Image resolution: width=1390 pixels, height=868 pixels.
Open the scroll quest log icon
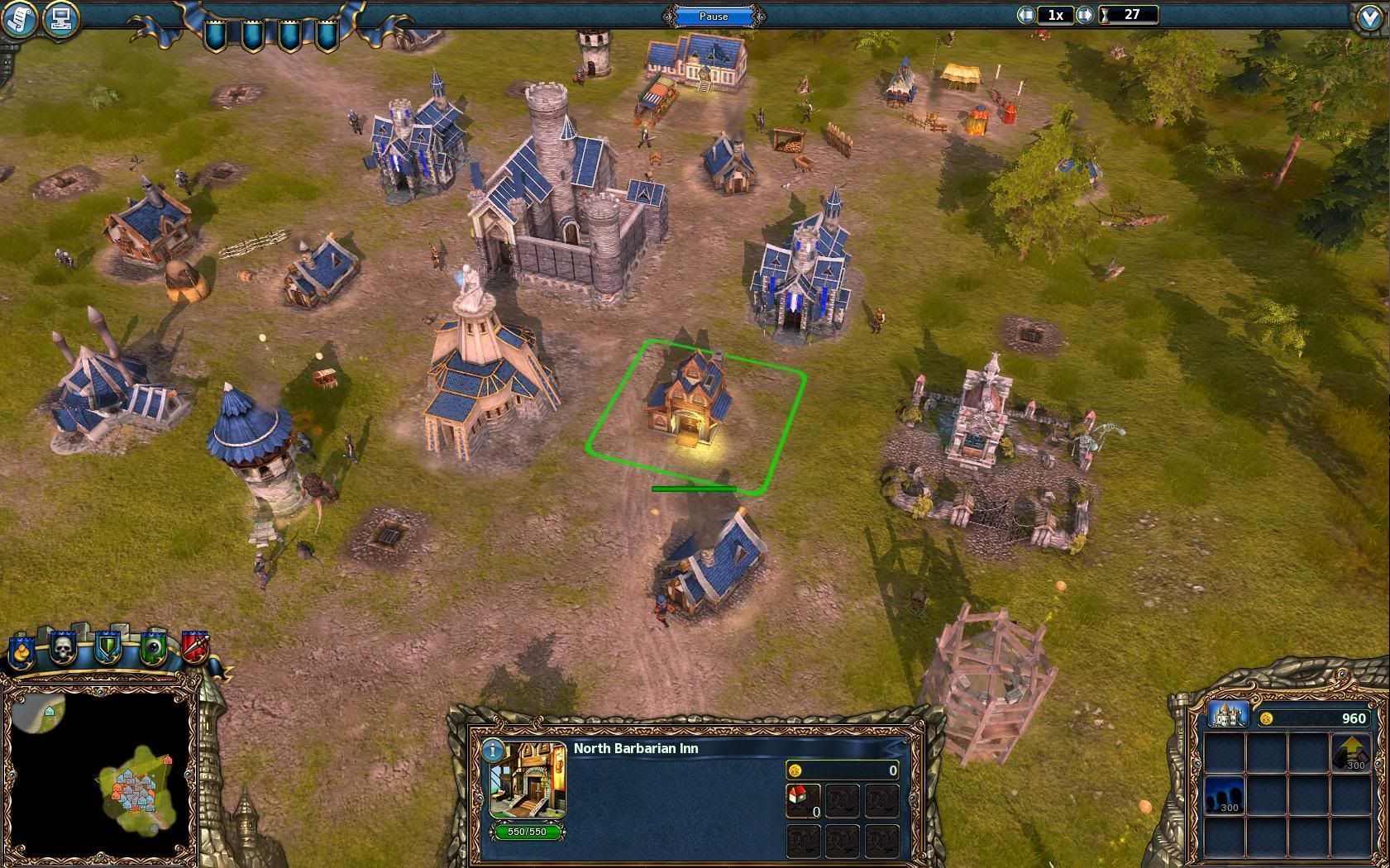tap(19, 18)
